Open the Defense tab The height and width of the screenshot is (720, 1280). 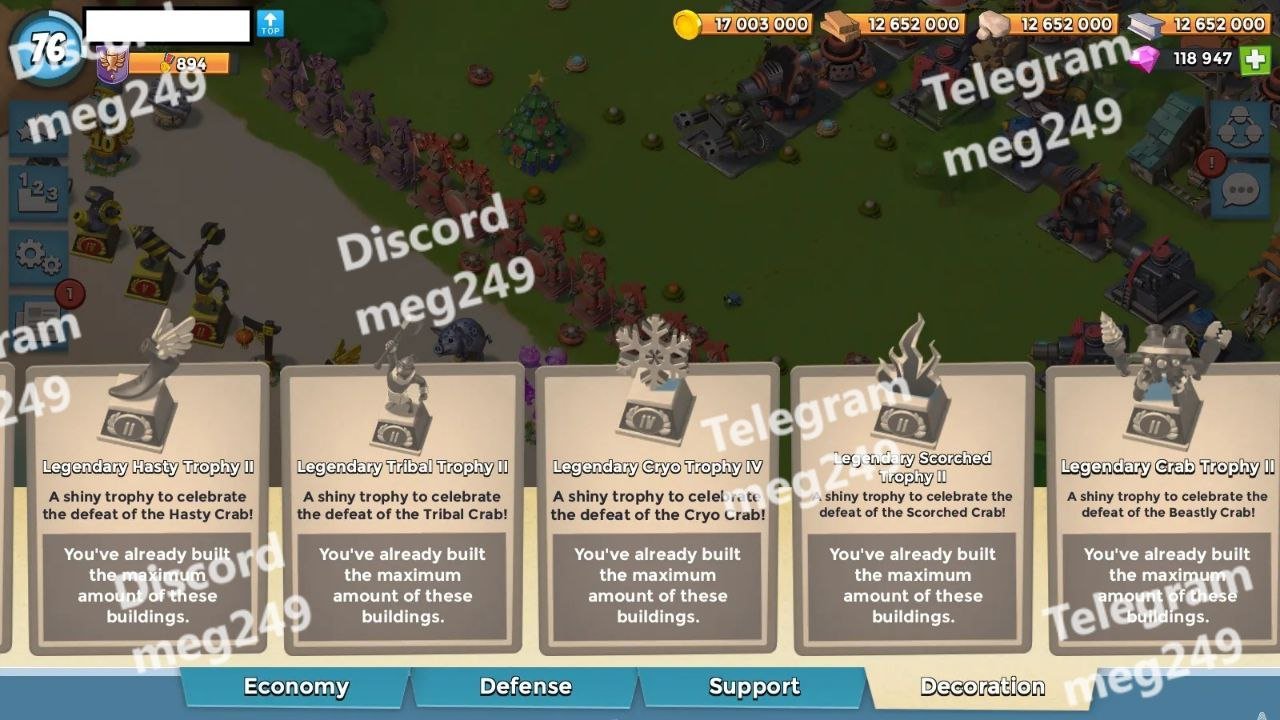[525, 687]
